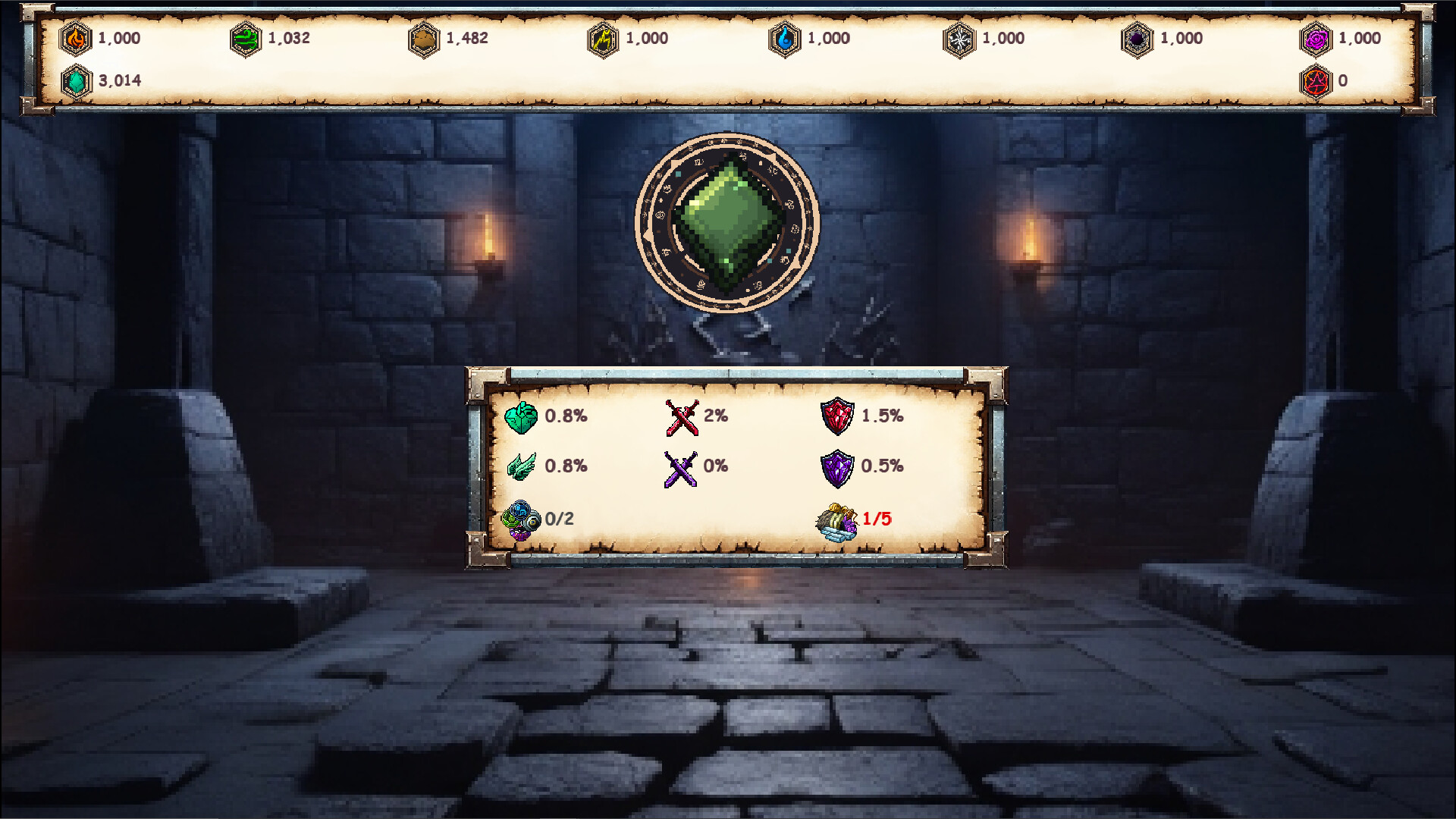Screen dimensions: 1456x819
Task: Click the purple crossed swords showing 0%
Action: (x=682, y=467)
